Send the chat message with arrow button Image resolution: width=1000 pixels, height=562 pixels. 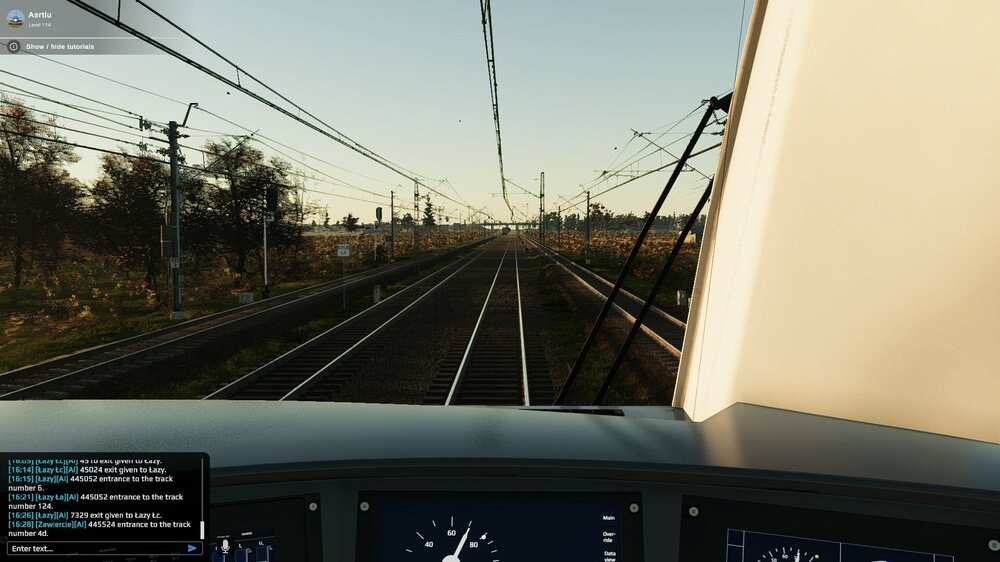coord(192,548)
